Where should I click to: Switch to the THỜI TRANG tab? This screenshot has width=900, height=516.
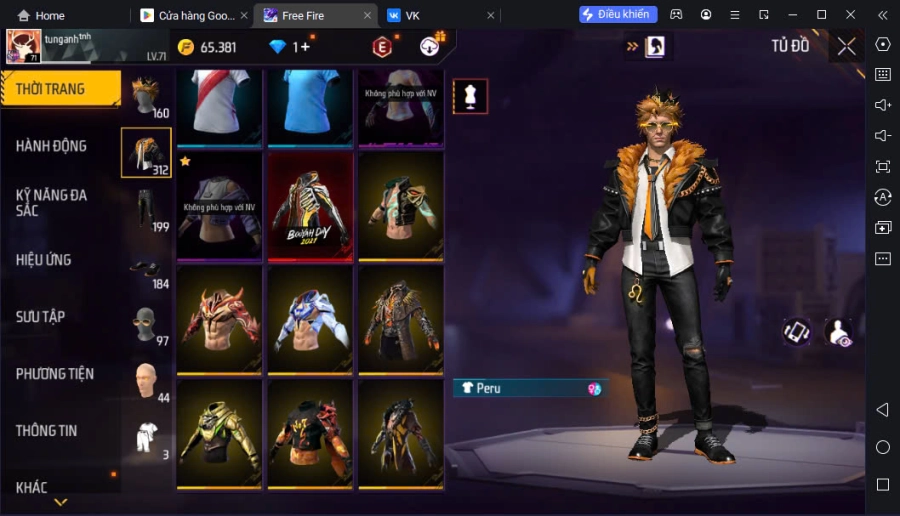(58, 89)
